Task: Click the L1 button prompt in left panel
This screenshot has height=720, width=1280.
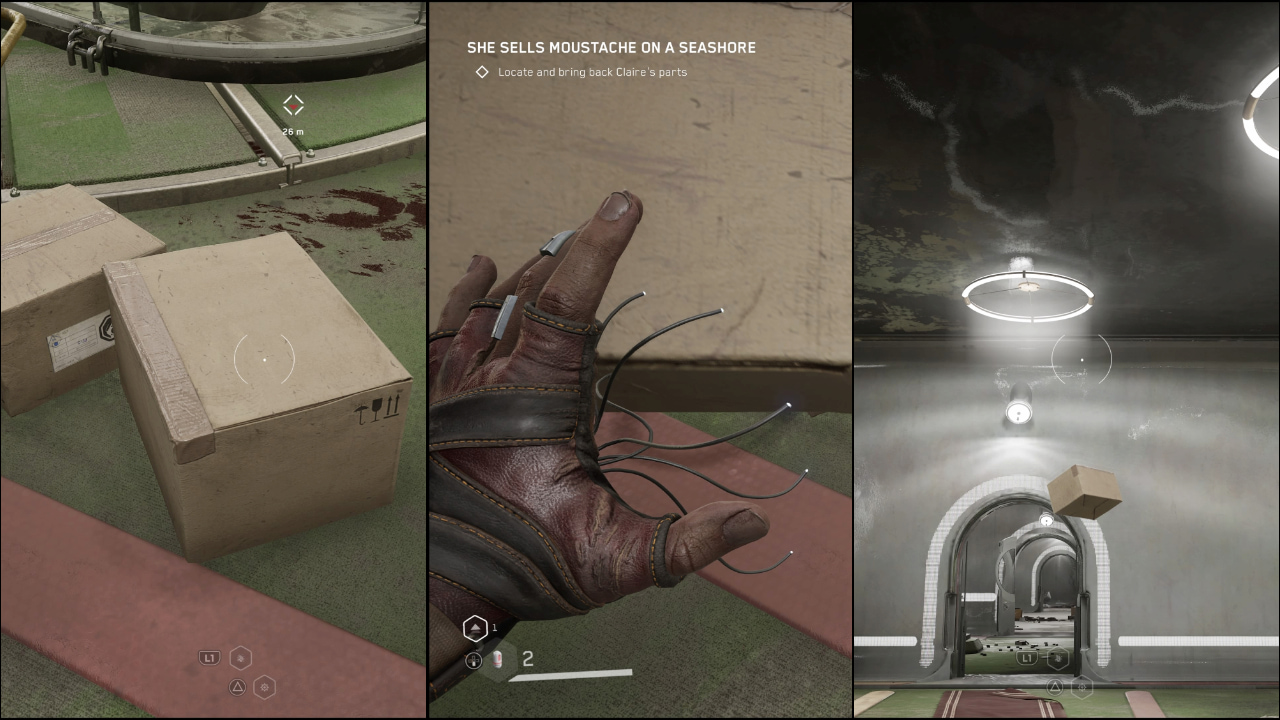Action: [x=209, y=657]
